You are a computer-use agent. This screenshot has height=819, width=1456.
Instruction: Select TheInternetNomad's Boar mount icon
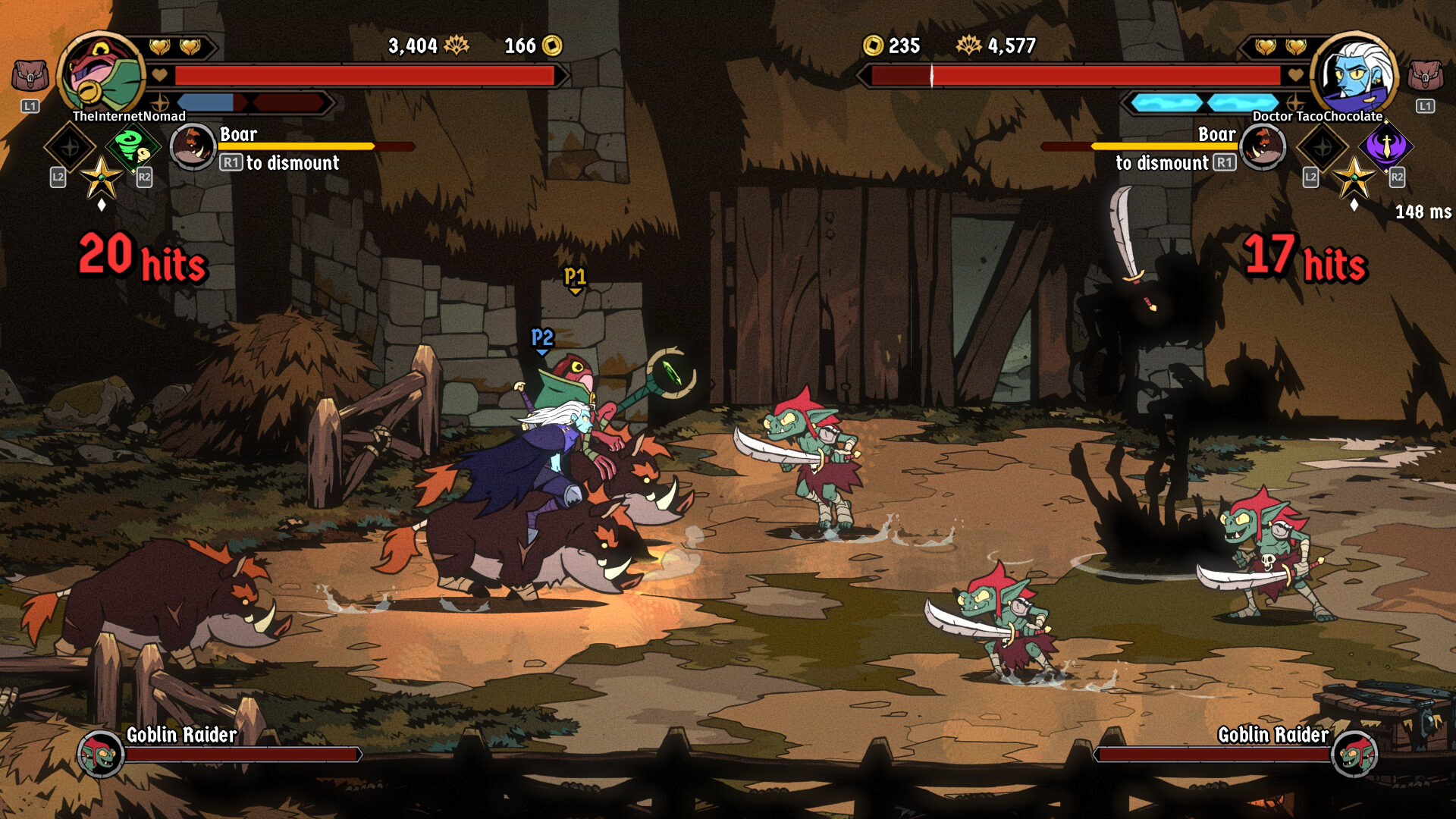point(193,146)
